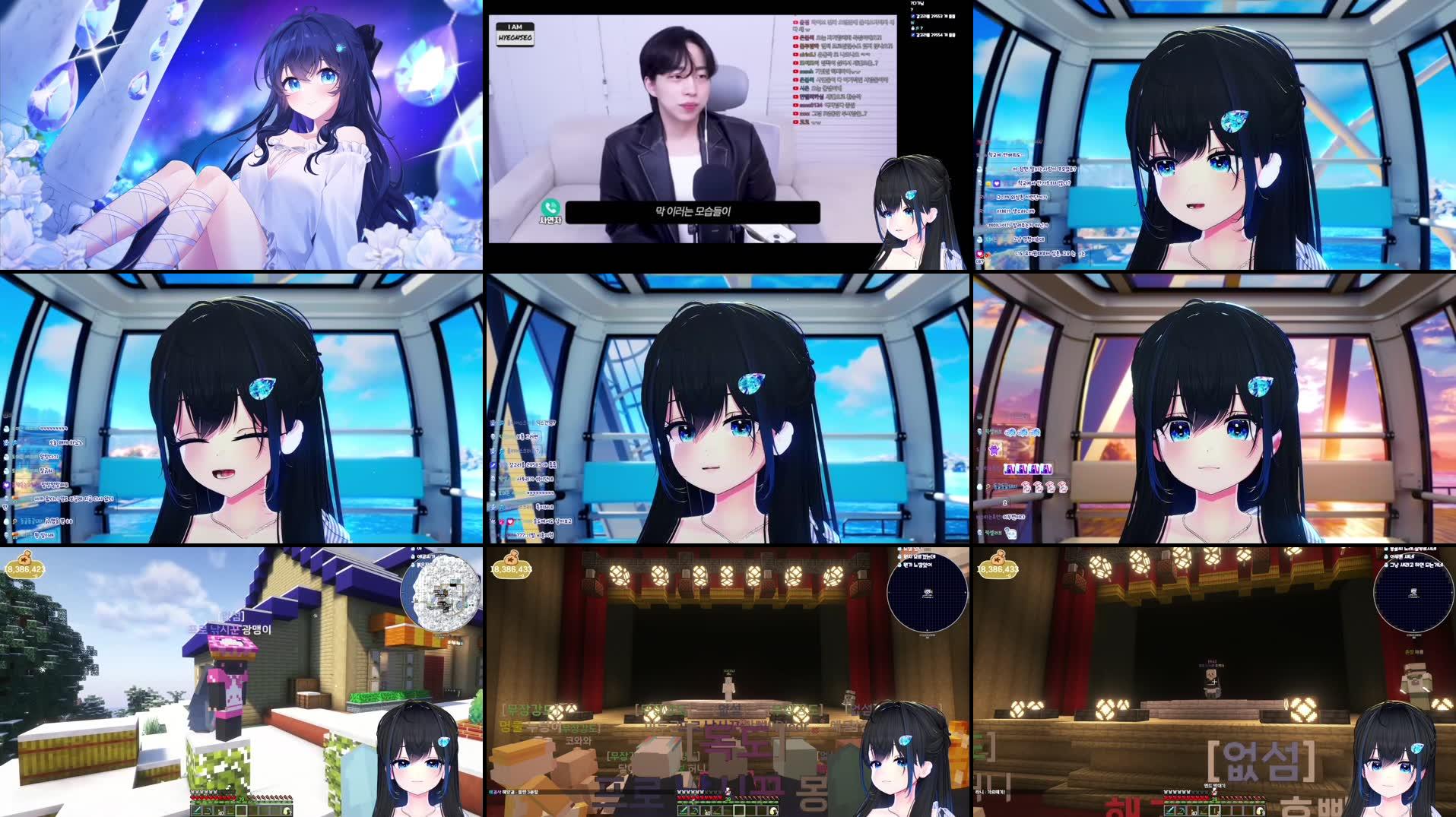1456x817 pixels.
Task: Toggle the heart reaction icon in the left chat panel
Action: tap(6, 486)
